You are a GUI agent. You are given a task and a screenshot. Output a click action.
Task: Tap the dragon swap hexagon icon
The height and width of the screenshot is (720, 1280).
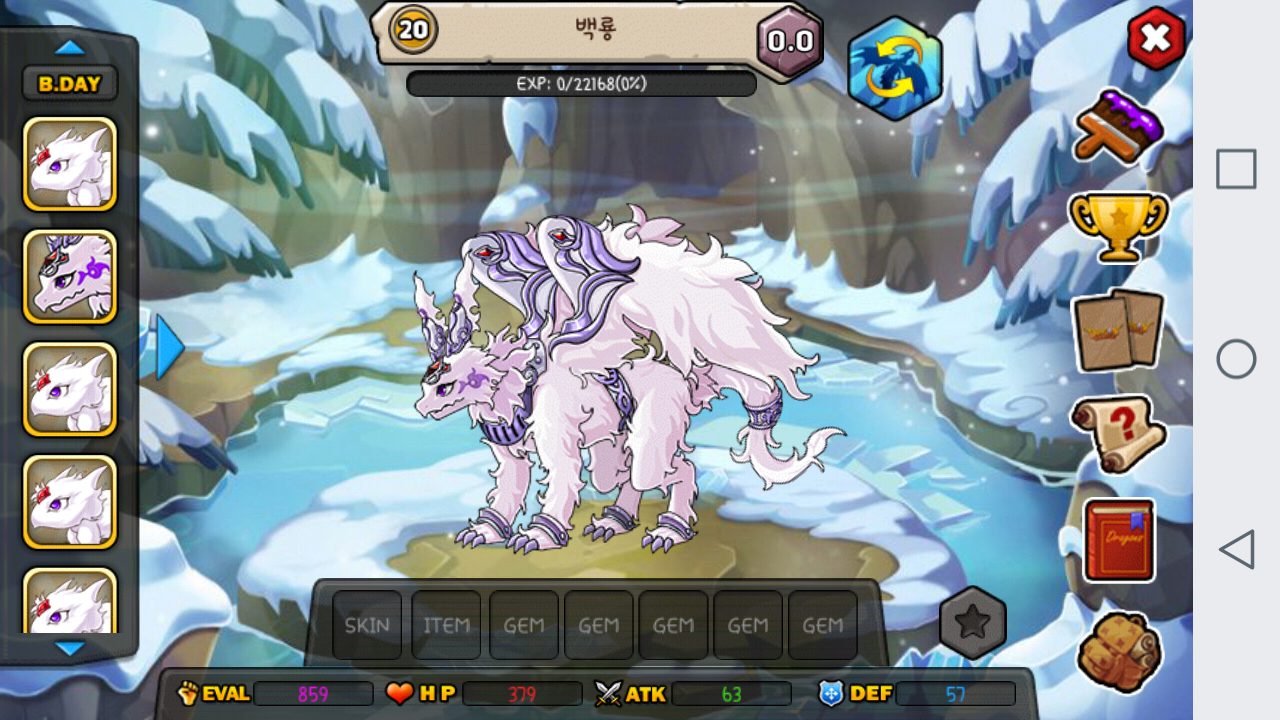[895, 68]
